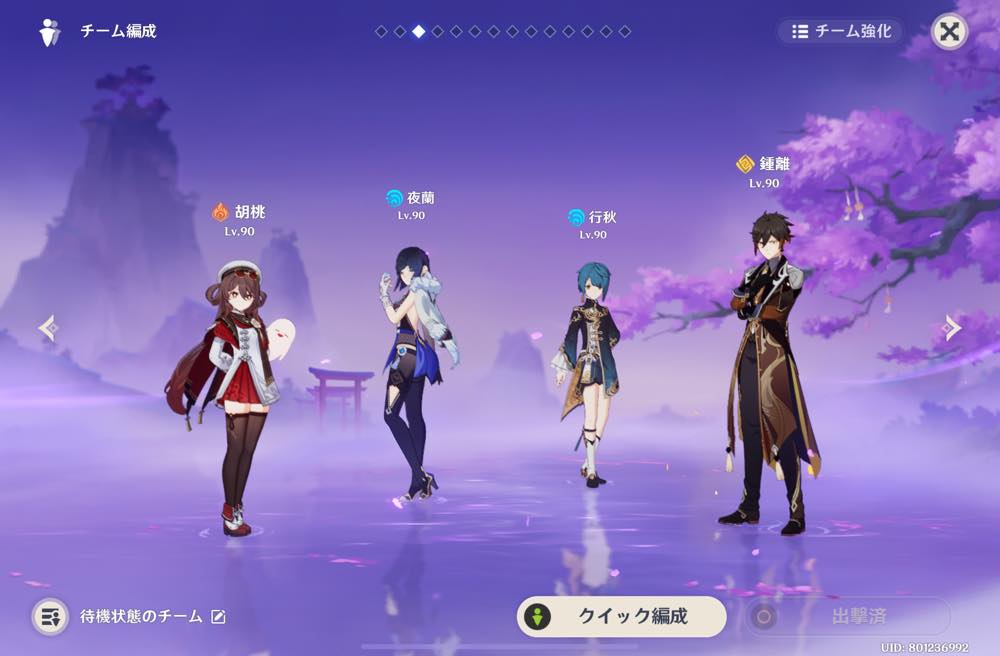1000x656 pixels.
Task: Close the team setup screen
Action: click(x=949, y=31)
